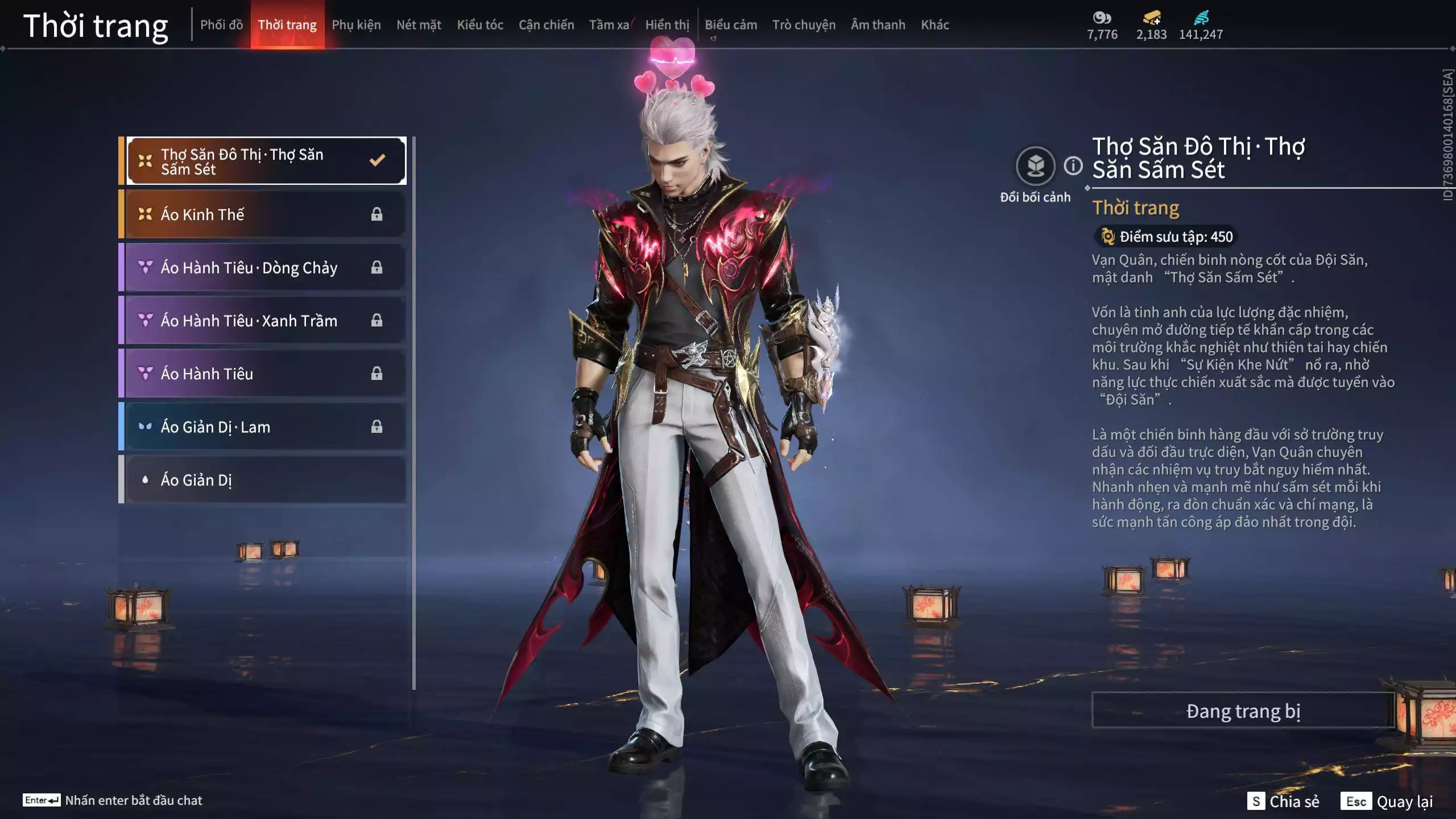Select the Nét mặt tab
This screenshot has height=819, width=1456.
tap(419, 25)
